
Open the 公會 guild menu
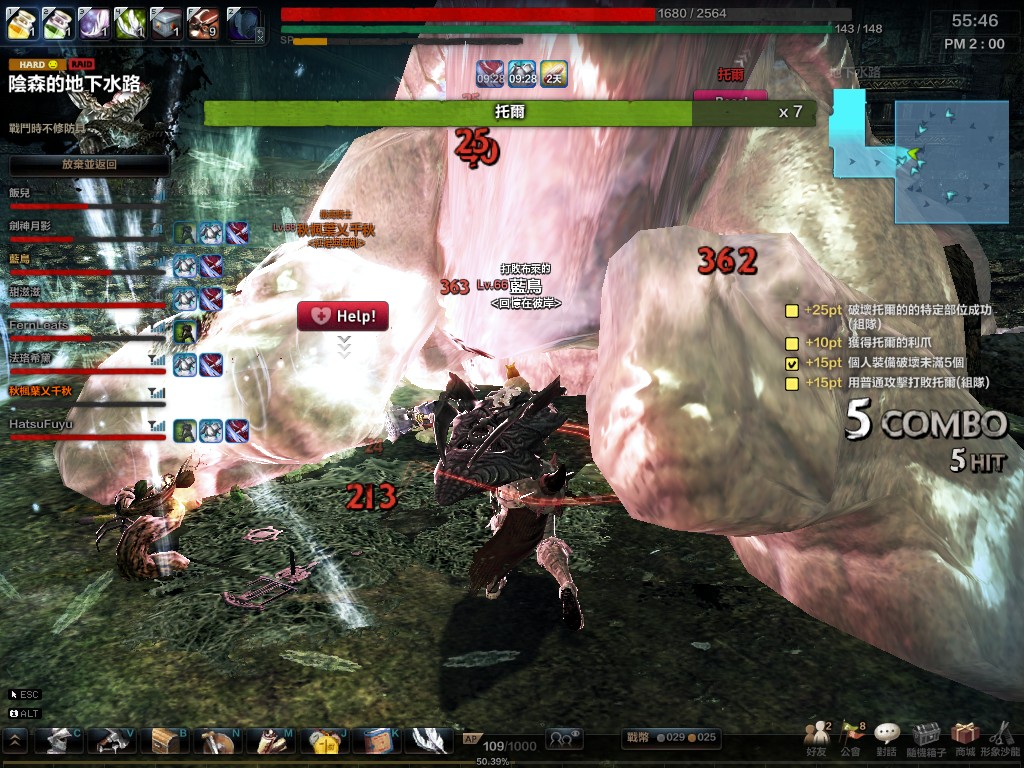pyautogui.click(x=851, y=738)
